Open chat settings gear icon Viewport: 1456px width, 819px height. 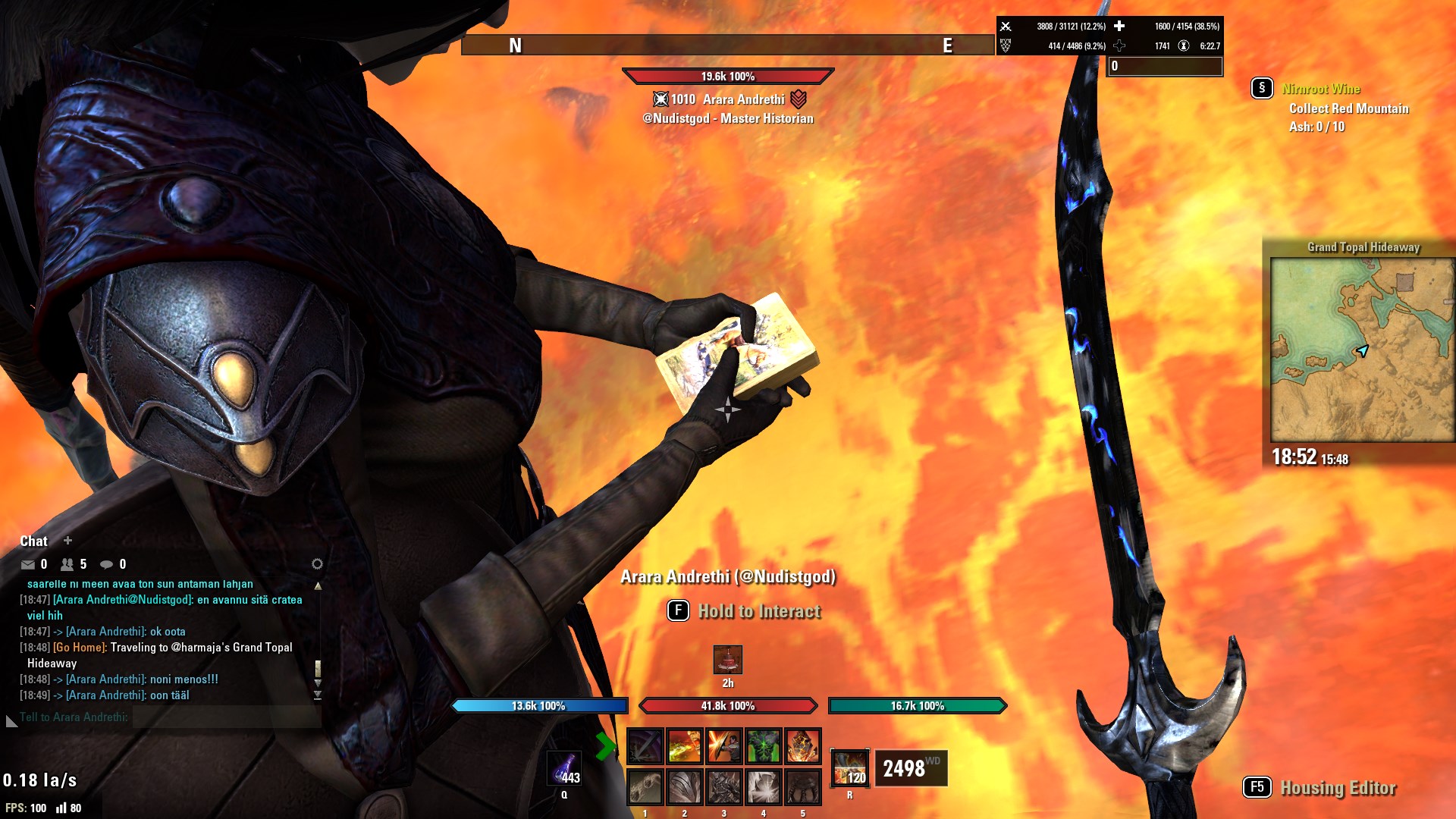[317, 563]
